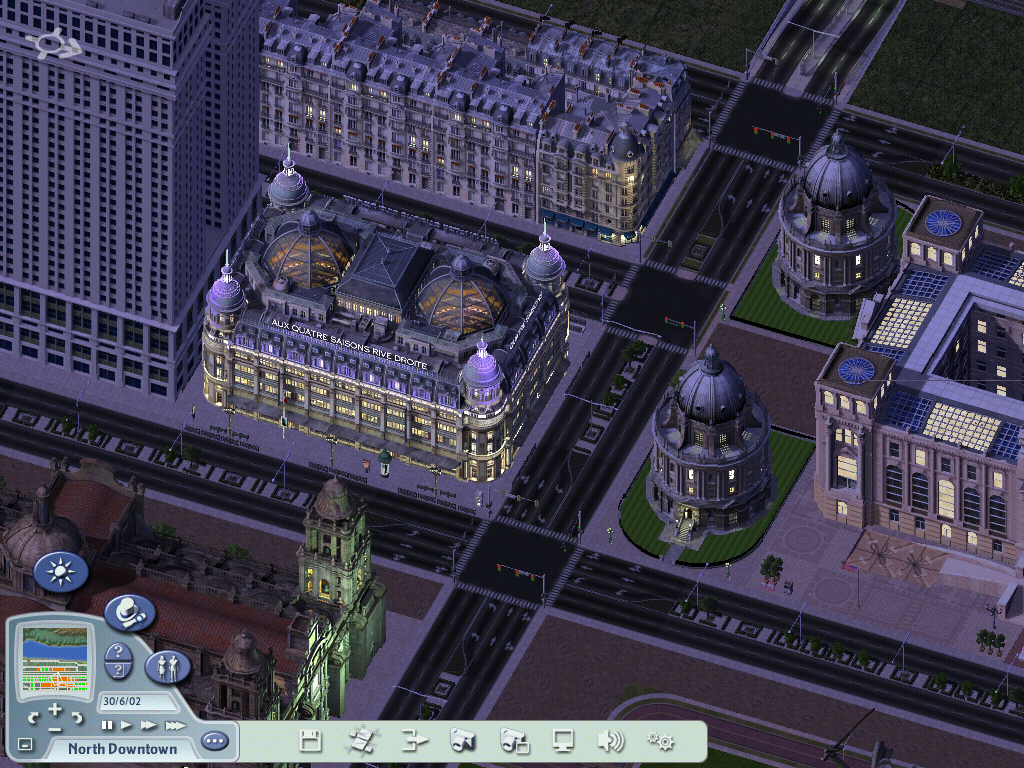
Task: Set simulation to double-arrow fast speed
Action: (149, 725)
